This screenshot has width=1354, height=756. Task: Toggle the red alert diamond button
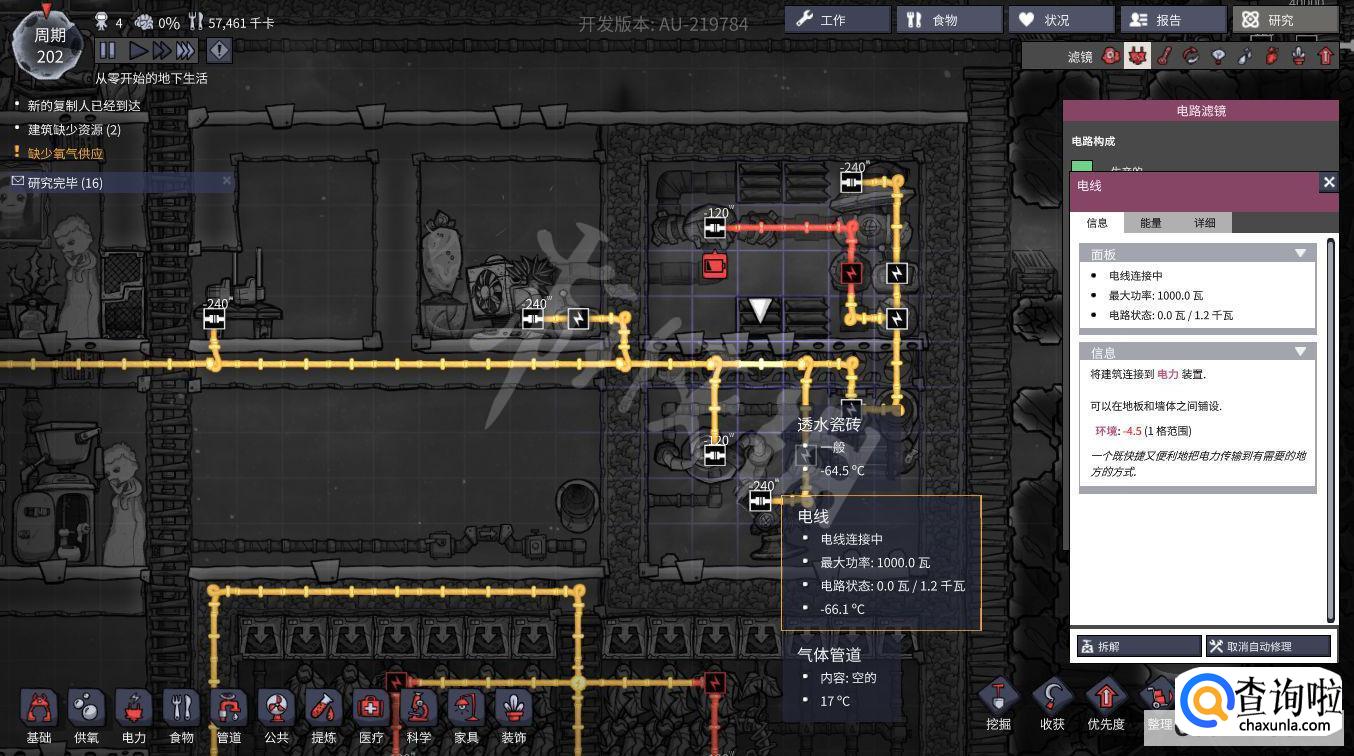(x=218, y=50)
